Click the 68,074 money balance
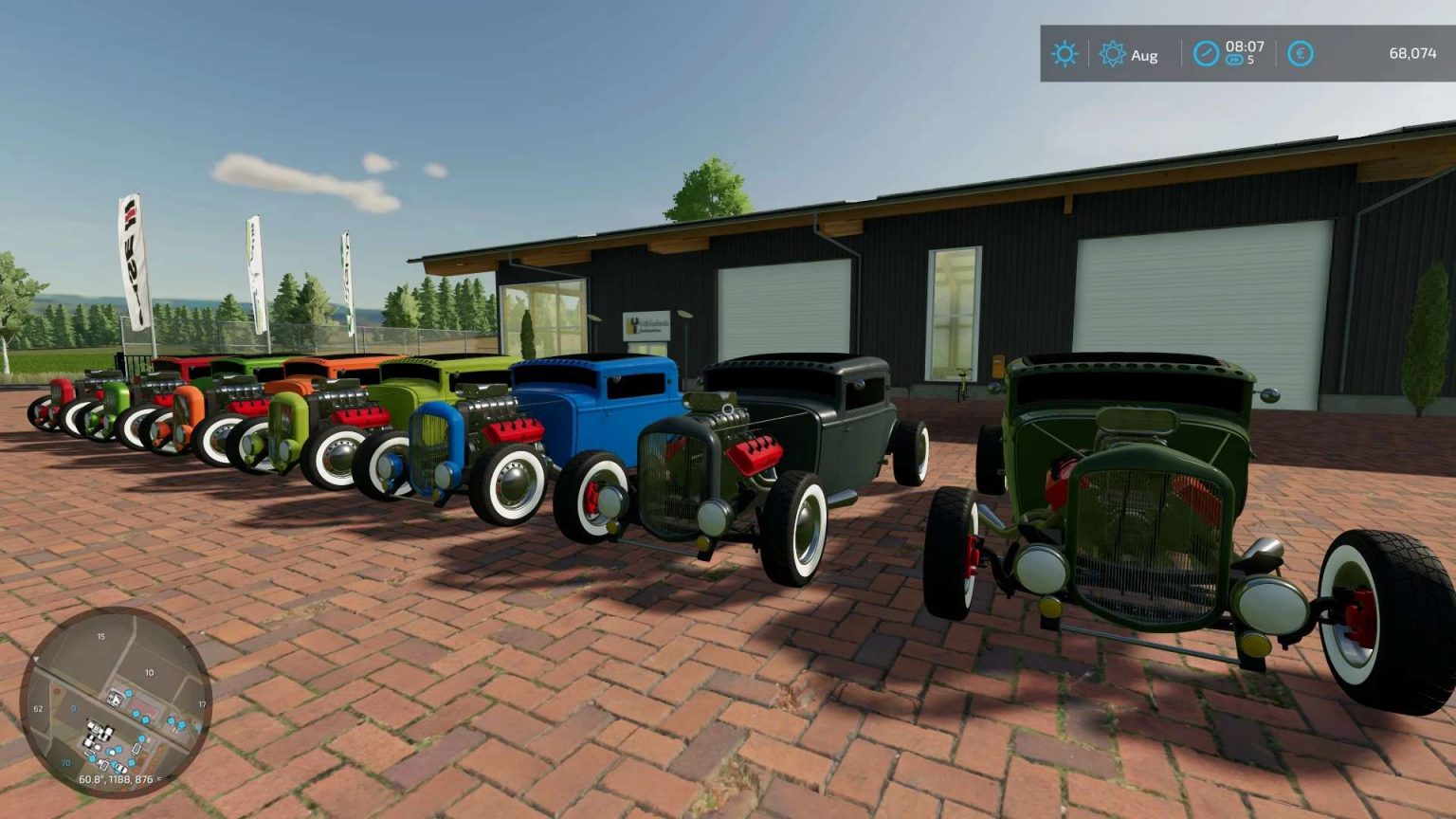 [1414, 52]
